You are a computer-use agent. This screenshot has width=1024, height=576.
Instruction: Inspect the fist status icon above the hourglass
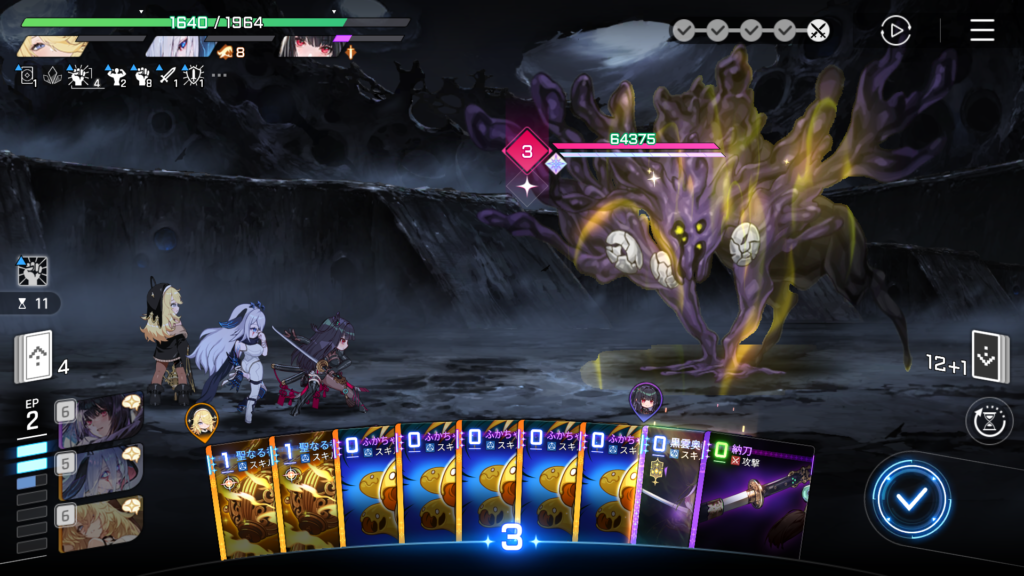[33, 271]
